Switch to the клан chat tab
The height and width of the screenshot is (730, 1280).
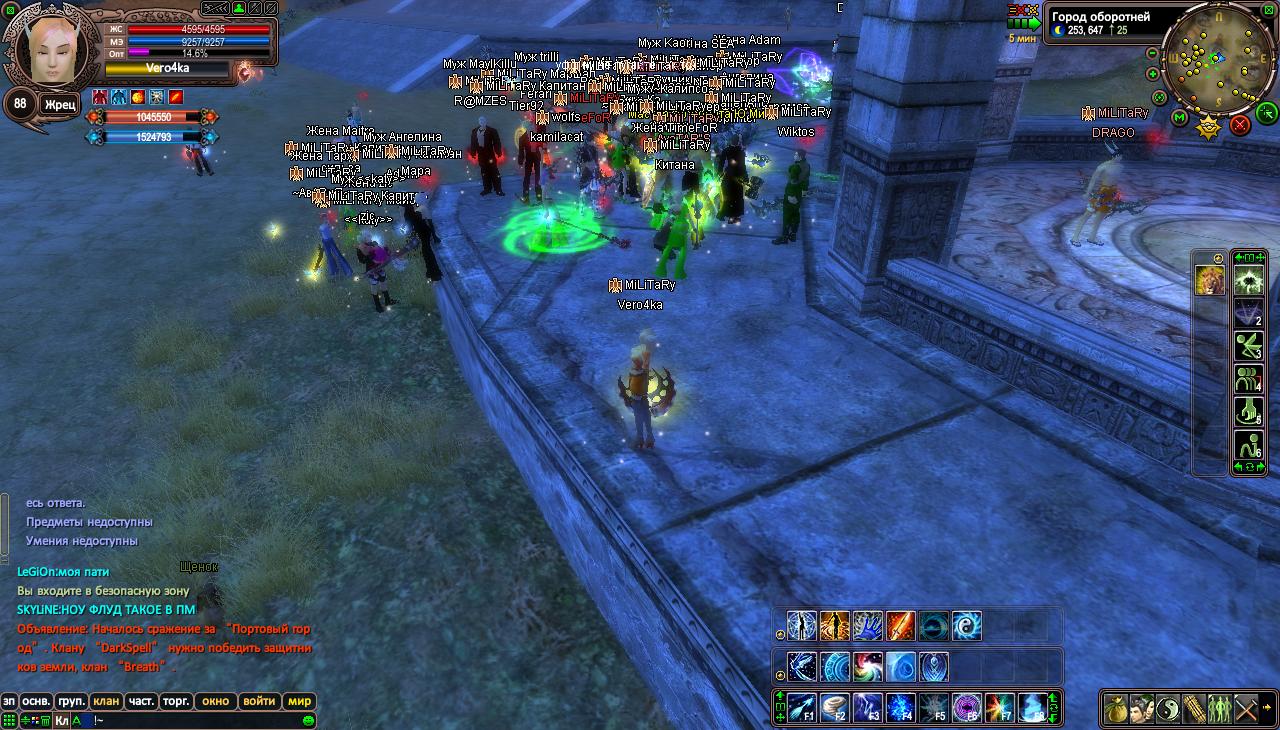point(105,701)
